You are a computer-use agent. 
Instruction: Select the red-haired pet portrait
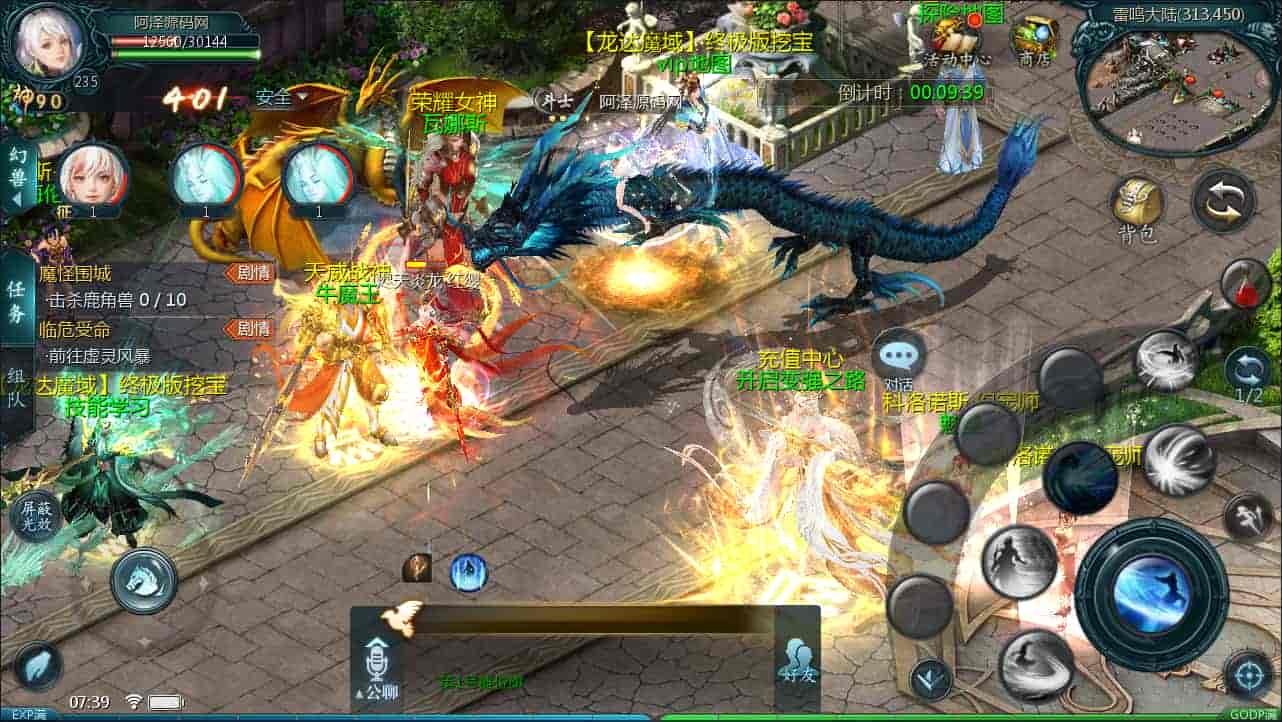(92, 176)
